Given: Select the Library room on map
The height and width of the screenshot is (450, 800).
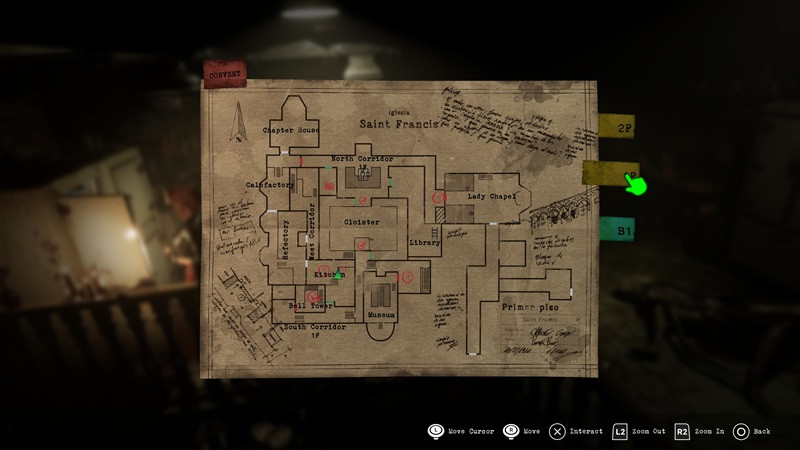Looking at the screenshot, I should click(425, 242).
